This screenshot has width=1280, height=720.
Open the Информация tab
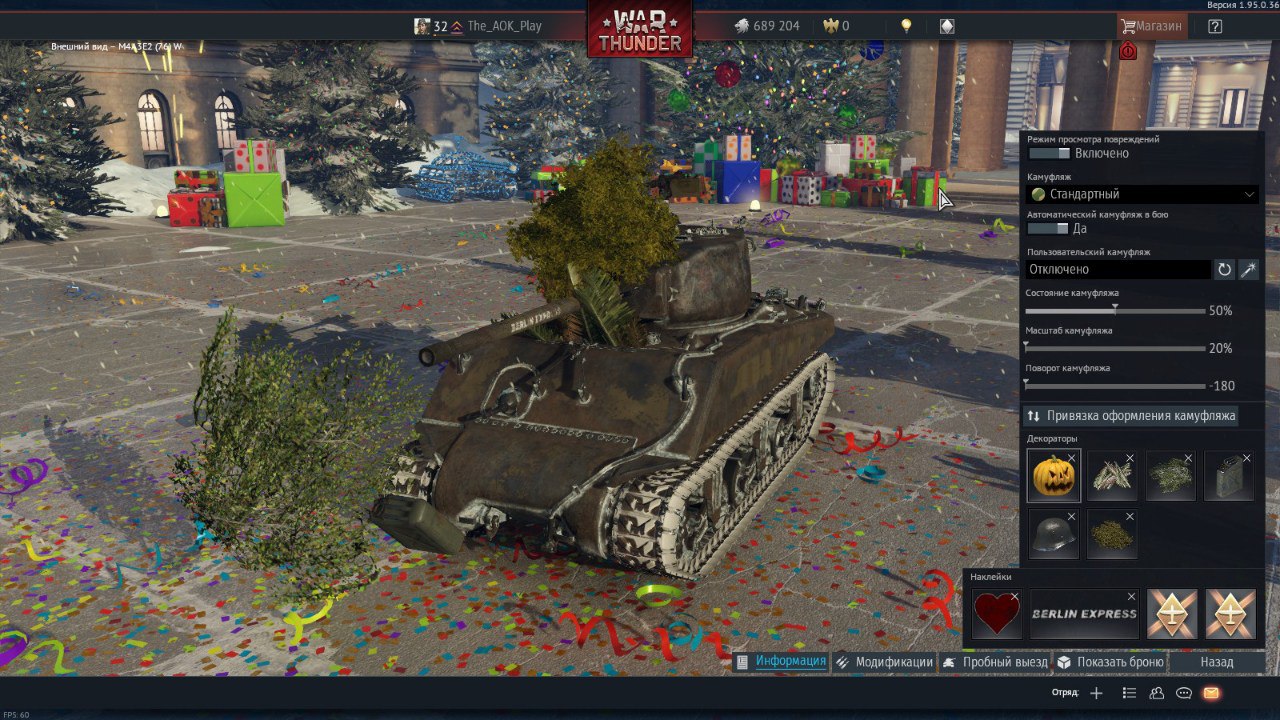pos(781,662)
